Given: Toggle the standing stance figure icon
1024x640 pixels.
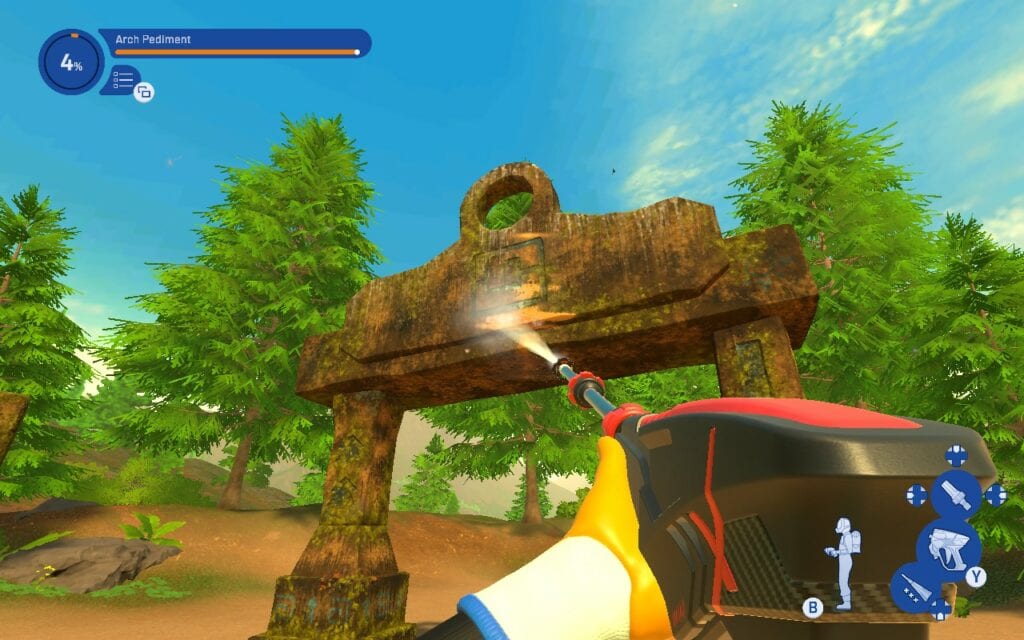Looking at the screenshot, I should 842,564.
